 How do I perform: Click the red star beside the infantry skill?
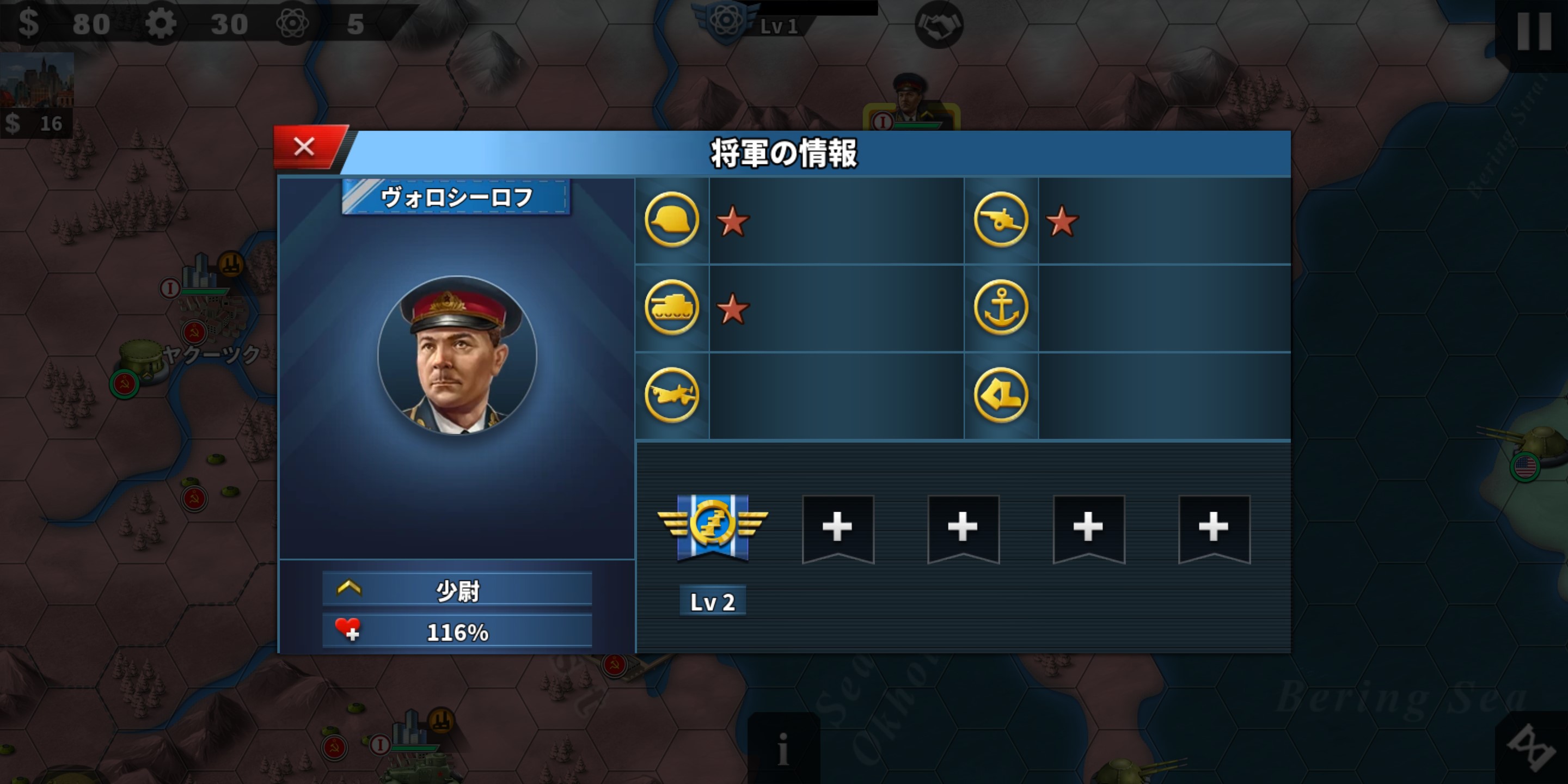pyautogui.click(x=734, y=222)
